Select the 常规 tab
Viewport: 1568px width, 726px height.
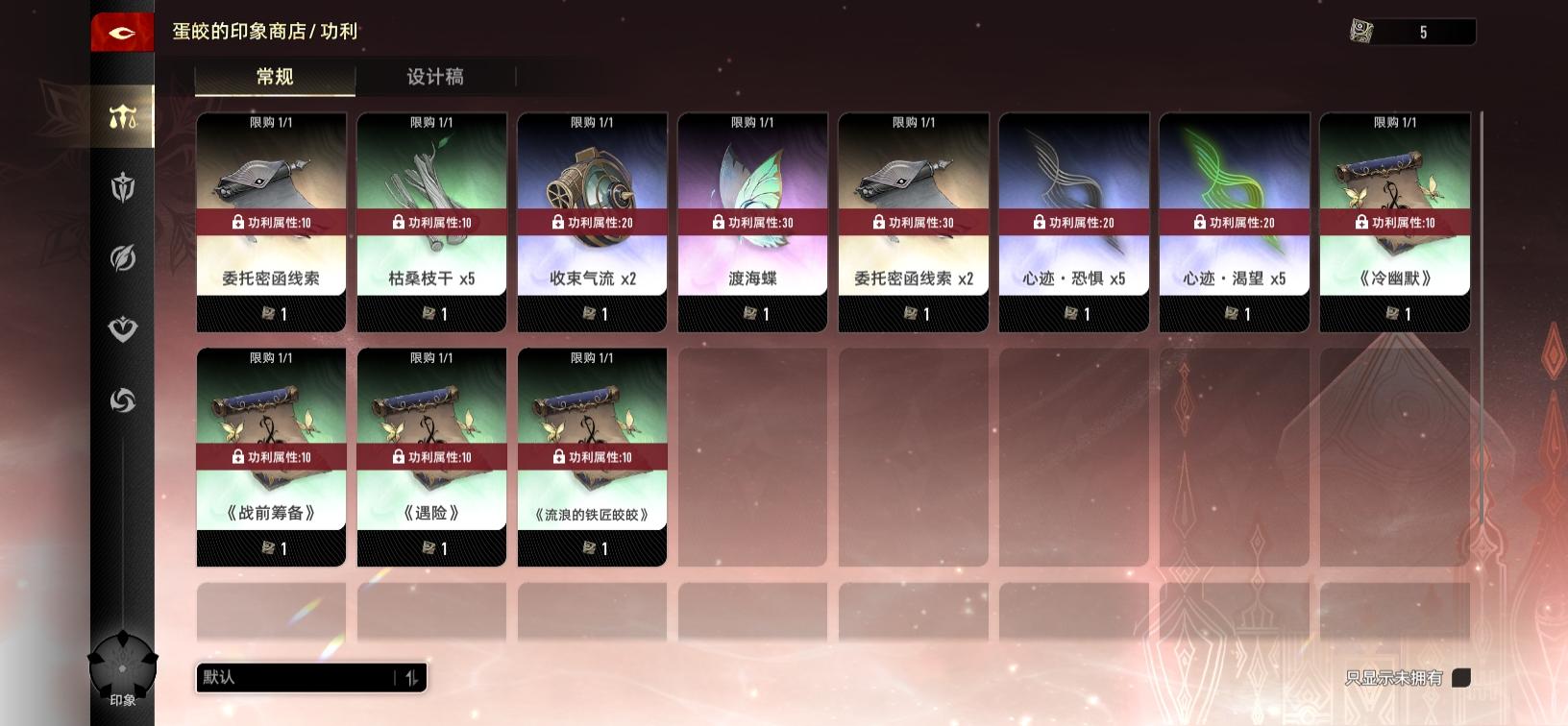275,77
